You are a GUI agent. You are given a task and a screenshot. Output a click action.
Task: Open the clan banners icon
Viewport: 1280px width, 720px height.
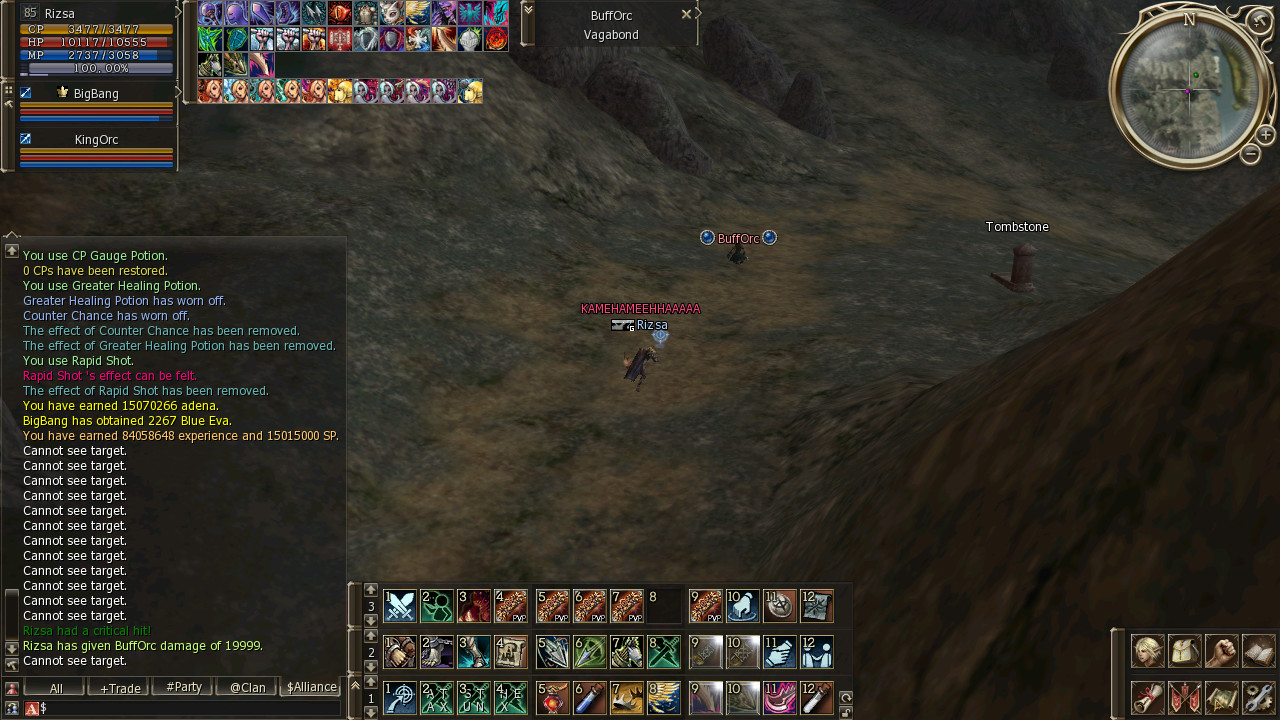pyautogui.click(x=1185, y=697)
